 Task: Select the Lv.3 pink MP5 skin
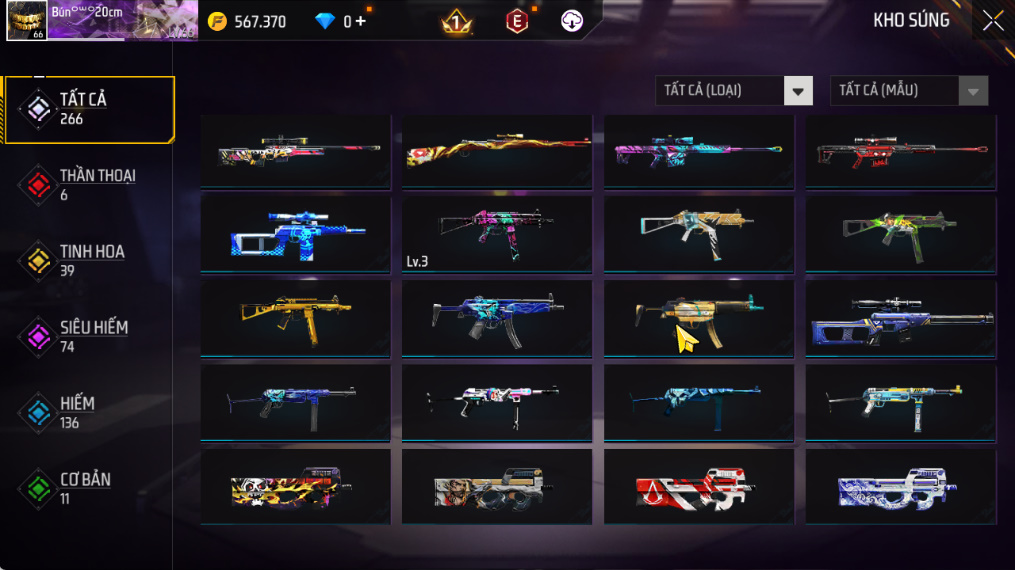coord(496,234)
